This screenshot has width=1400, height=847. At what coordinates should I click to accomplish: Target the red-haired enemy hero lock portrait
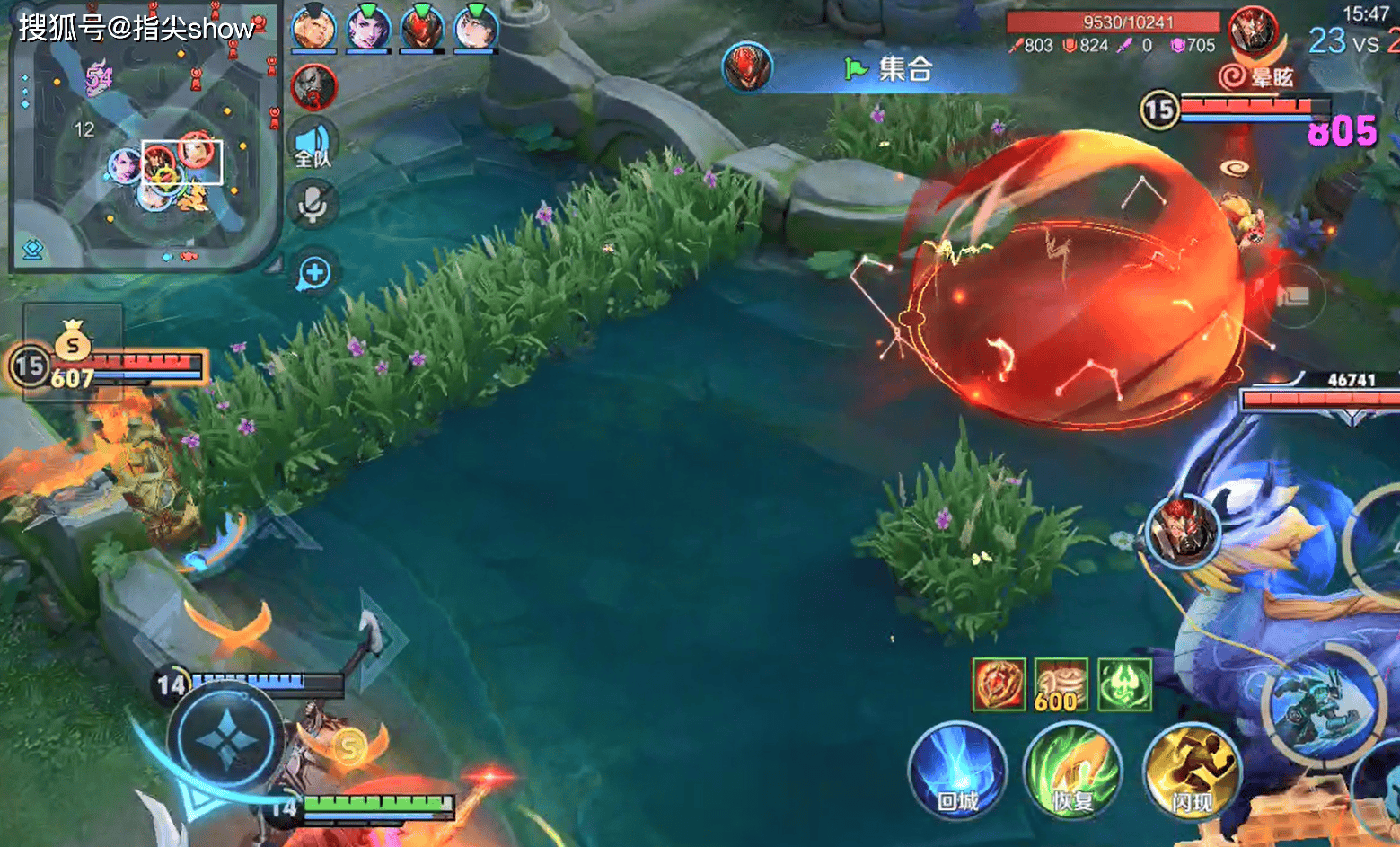click(1183, 531)
